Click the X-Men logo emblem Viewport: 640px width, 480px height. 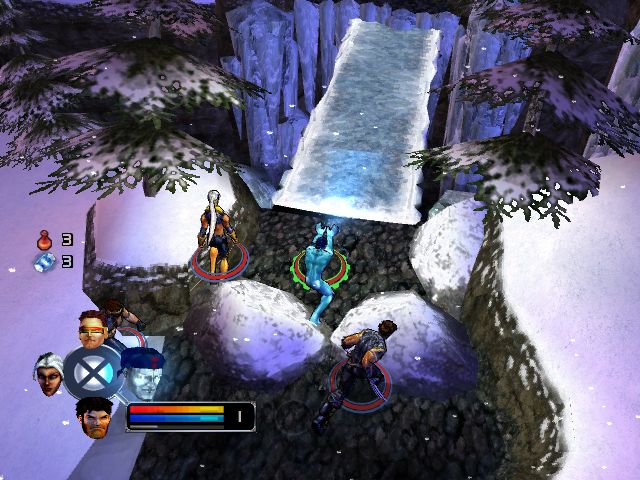93,372
